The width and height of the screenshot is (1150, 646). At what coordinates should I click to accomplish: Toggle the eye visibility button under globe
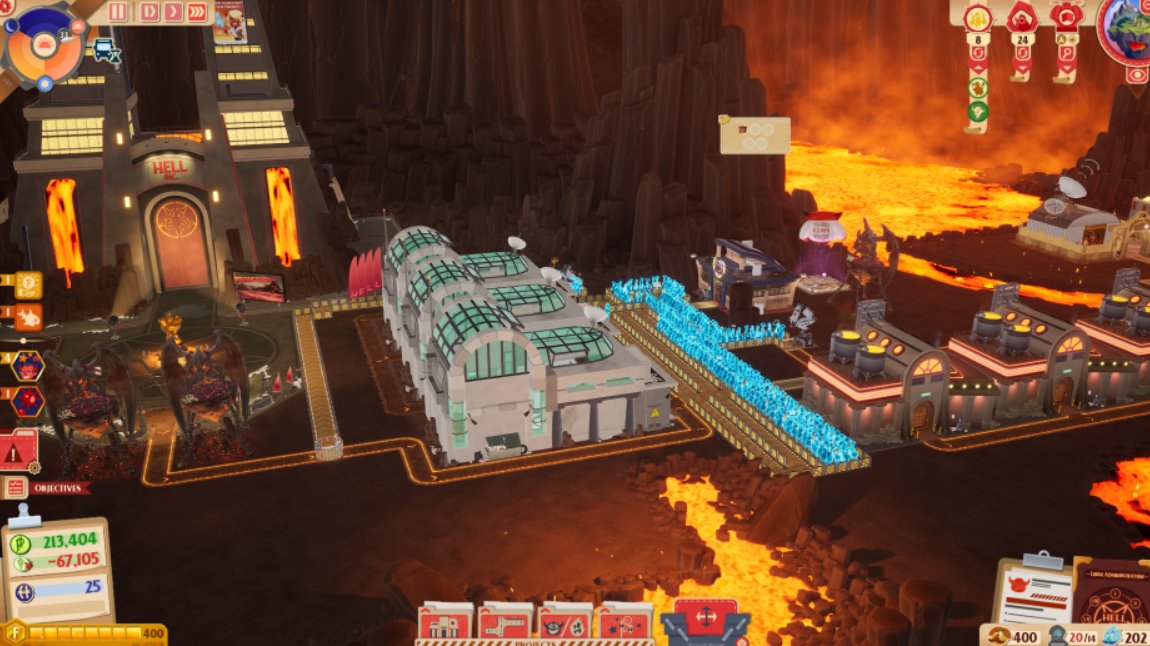coord(1137,75)
